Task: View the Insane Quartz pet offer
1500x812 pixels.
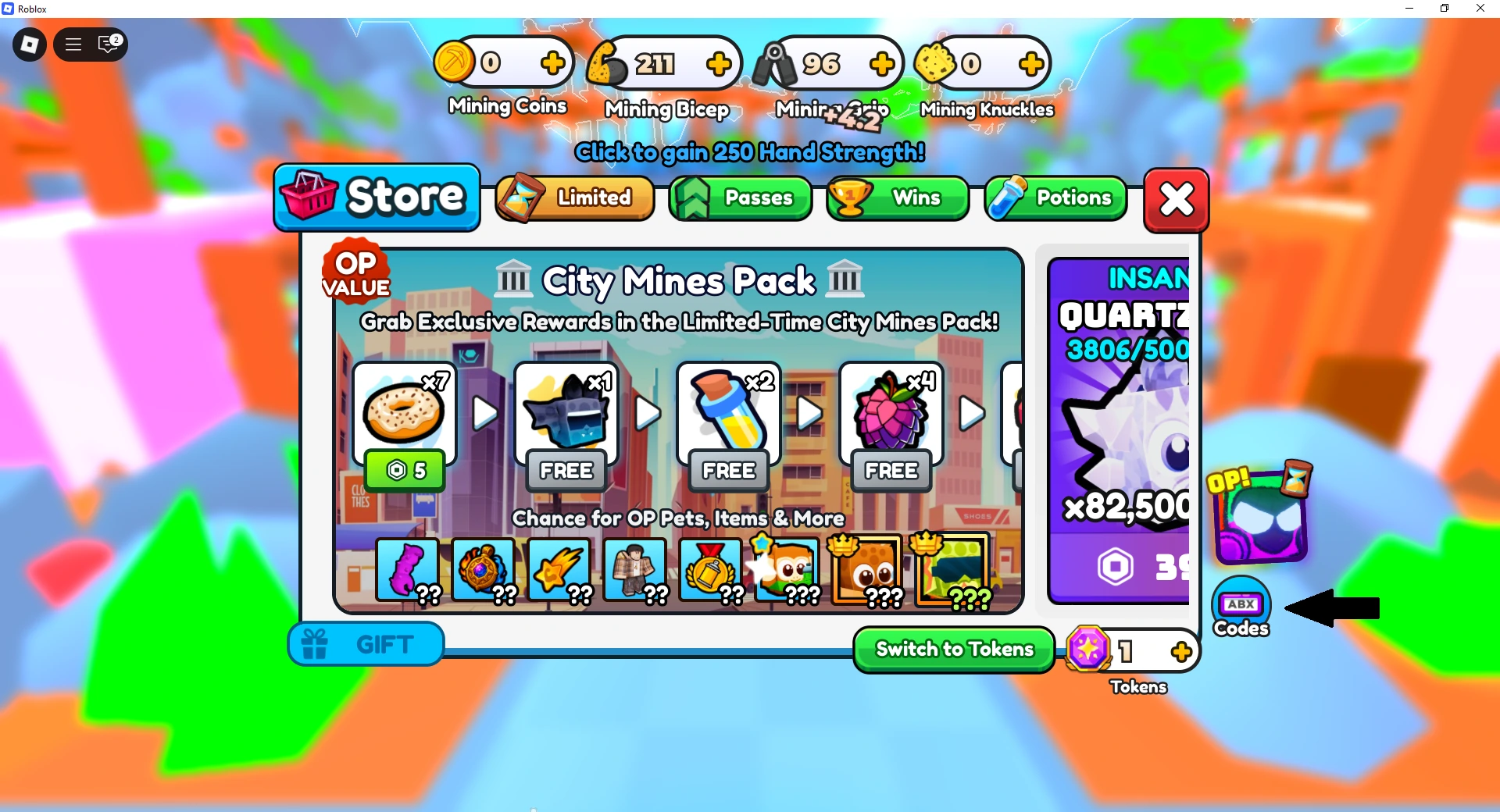Action: [1119, 429]
